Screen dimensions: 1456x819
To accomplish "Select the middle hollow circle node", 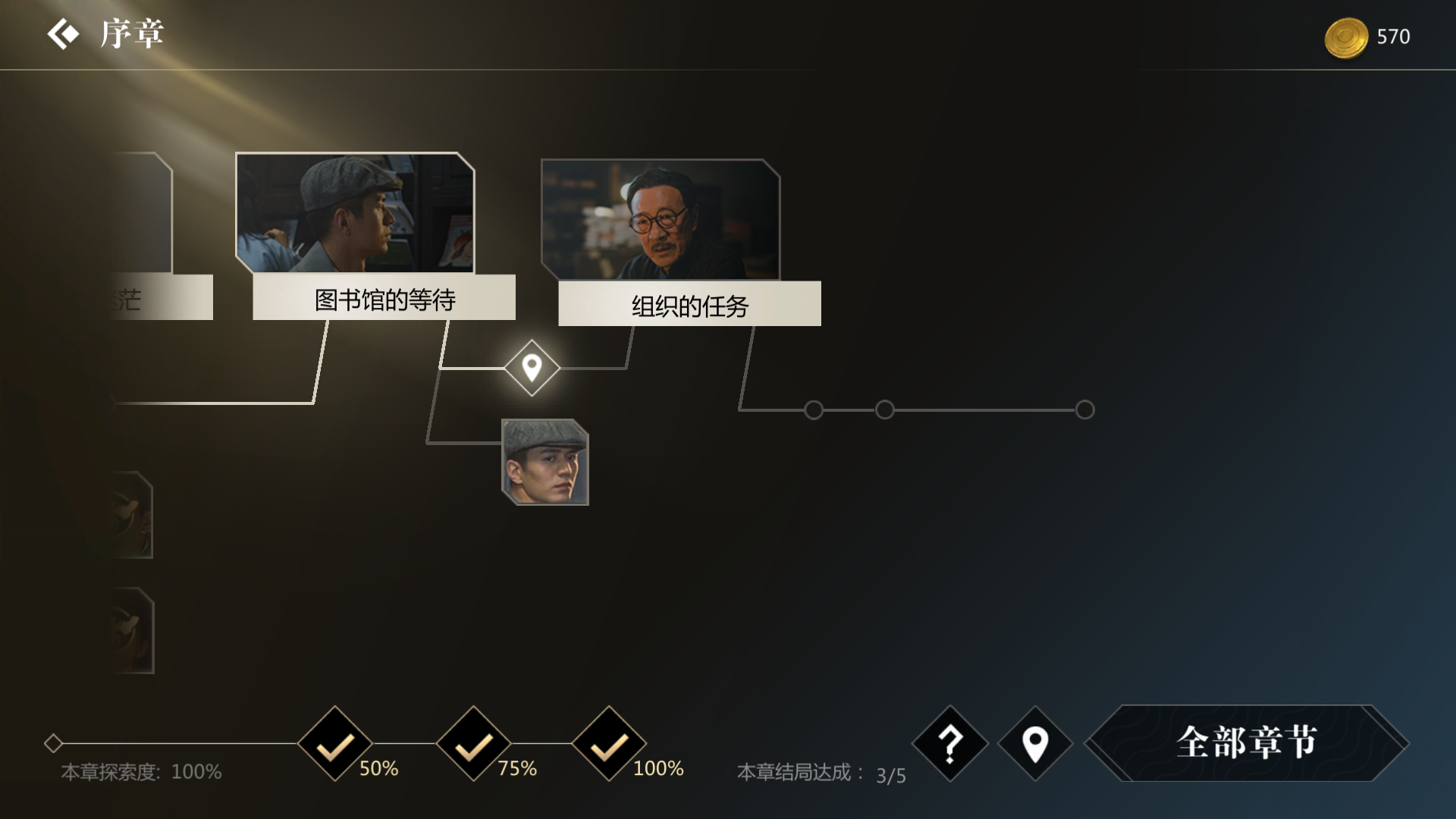I will click(884, 409).
